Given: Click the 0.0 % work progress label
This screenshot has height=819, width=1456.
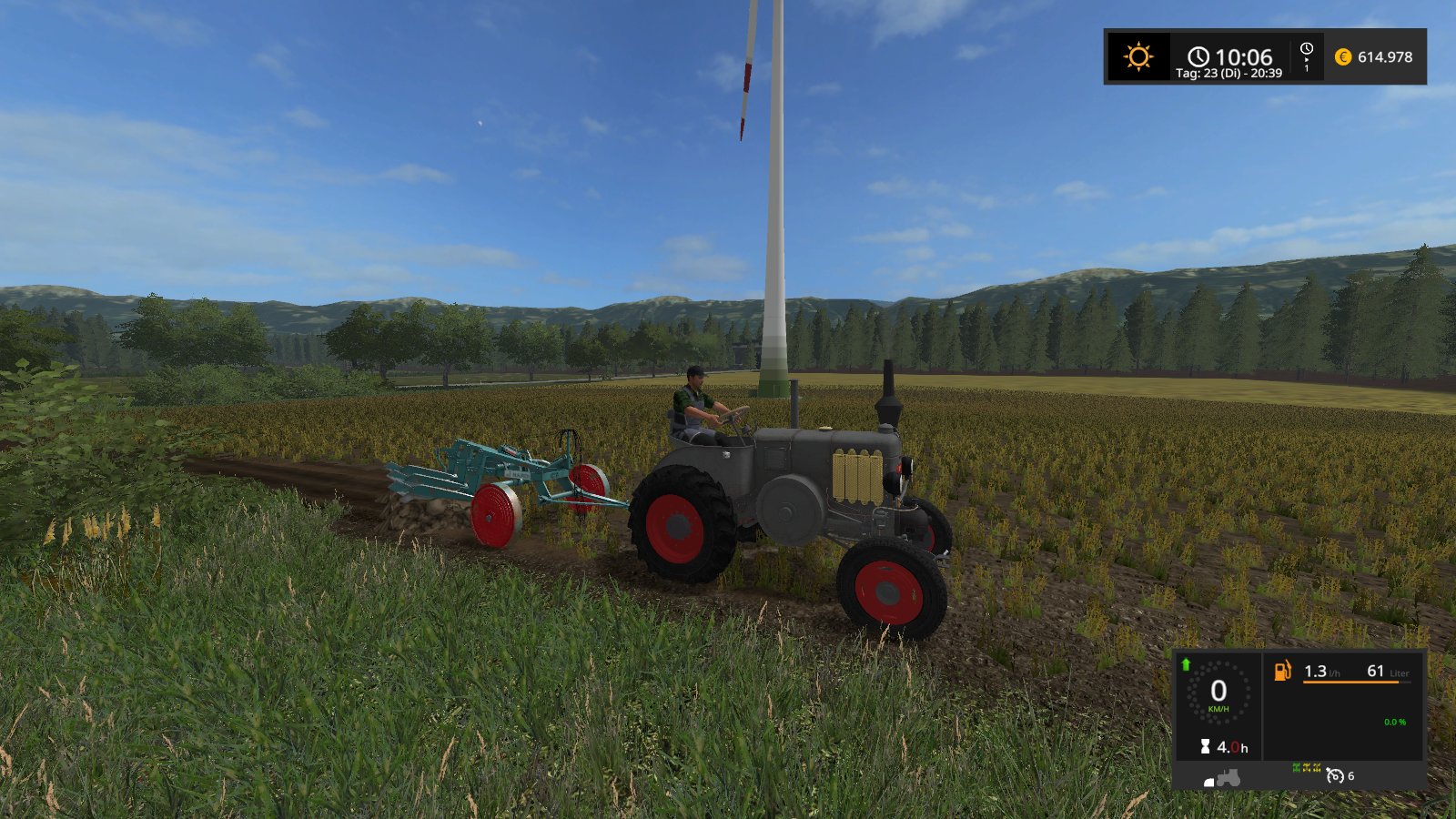Looking at the screenshot, I should tap(1396, 722).
